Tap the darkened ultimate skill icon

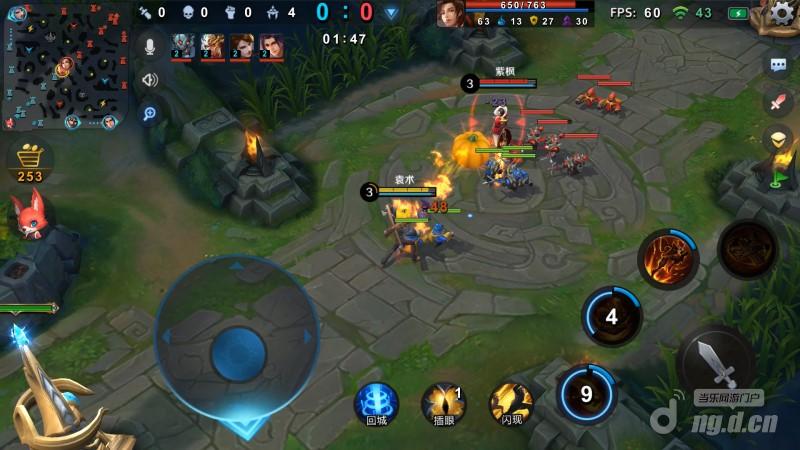pos(746,248)
